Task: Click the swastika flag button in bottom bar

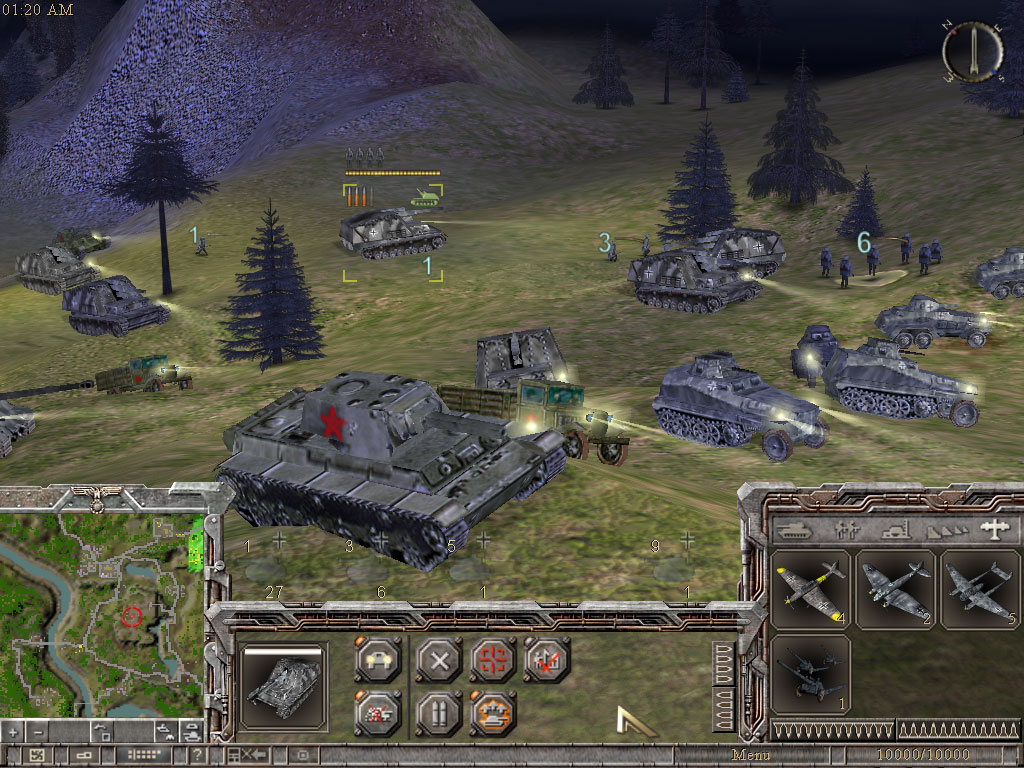Action: click(36, 755)
